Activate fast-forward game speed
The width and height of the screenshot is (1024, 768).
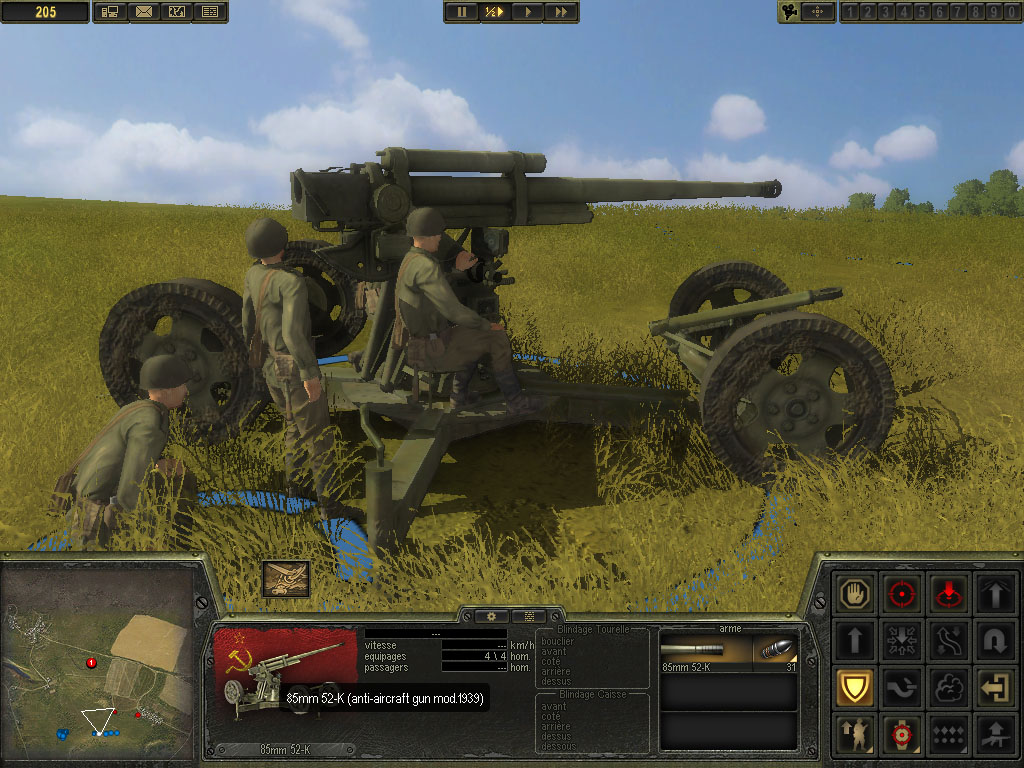pyautogui.click(x=561, y=12)
